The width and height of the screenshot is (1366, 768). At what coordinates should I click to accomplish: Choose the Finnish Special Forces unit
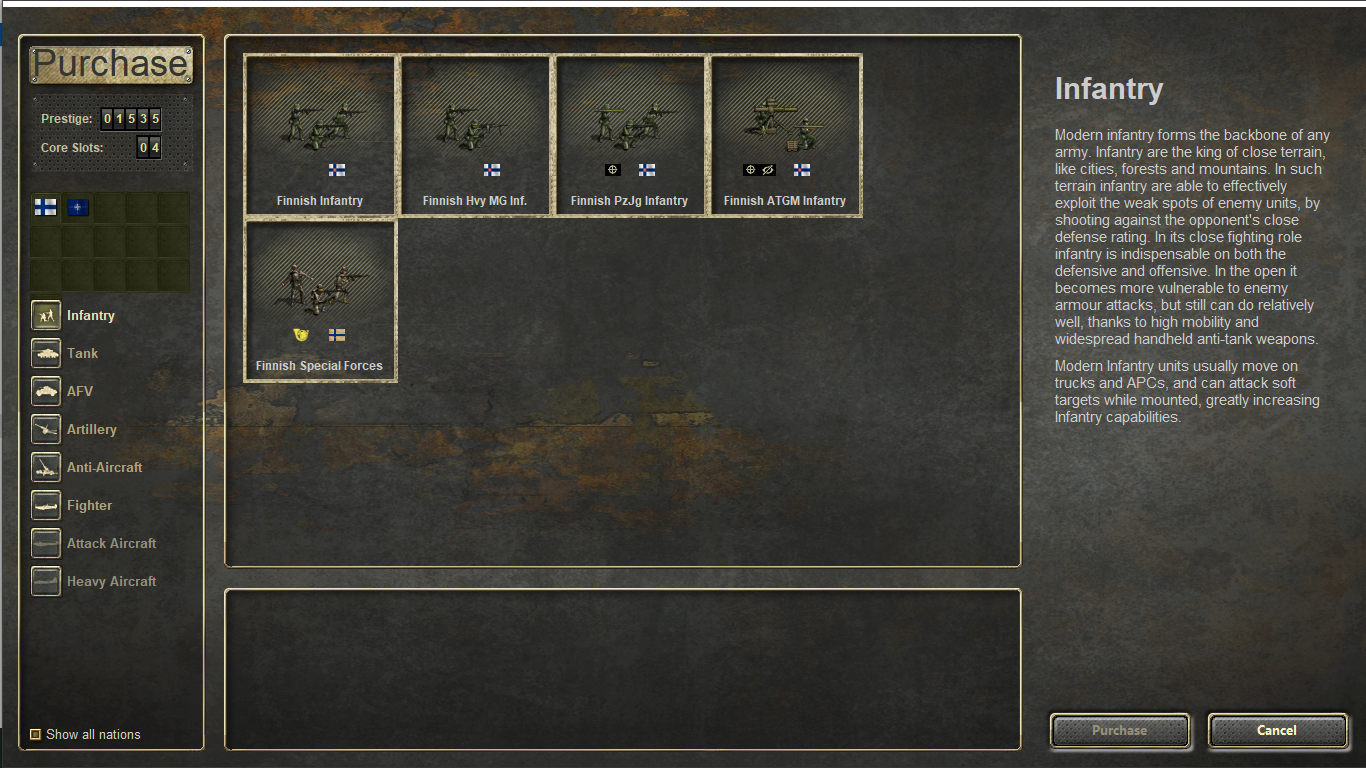pos(320,300)
